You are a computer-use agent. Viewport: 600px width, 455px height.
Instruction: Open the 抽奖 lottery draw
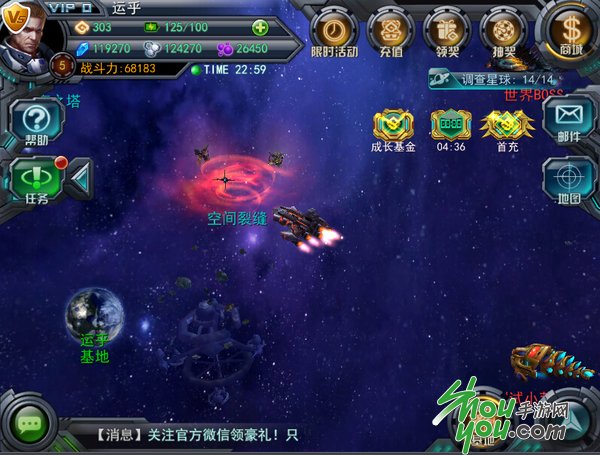coord(502,30)
